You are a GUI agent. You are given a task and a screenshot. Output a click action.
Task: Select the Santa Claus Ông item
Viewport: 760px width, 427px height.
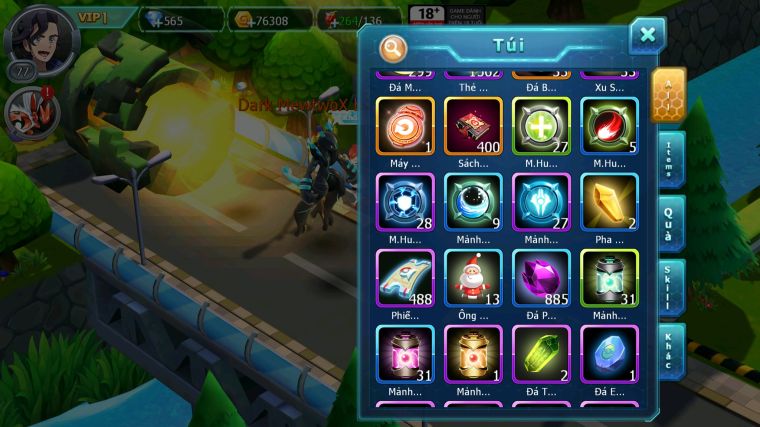473,277
